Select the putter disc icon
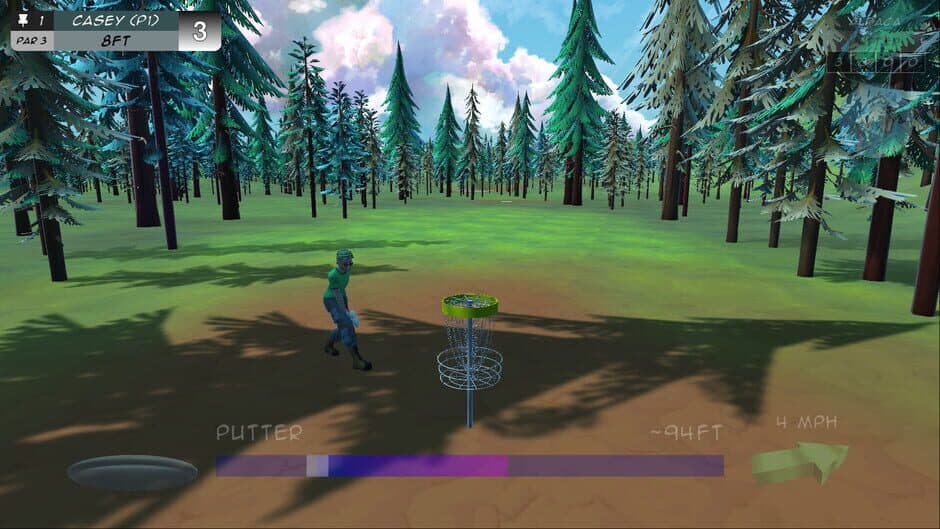 [x=132, y=472]
